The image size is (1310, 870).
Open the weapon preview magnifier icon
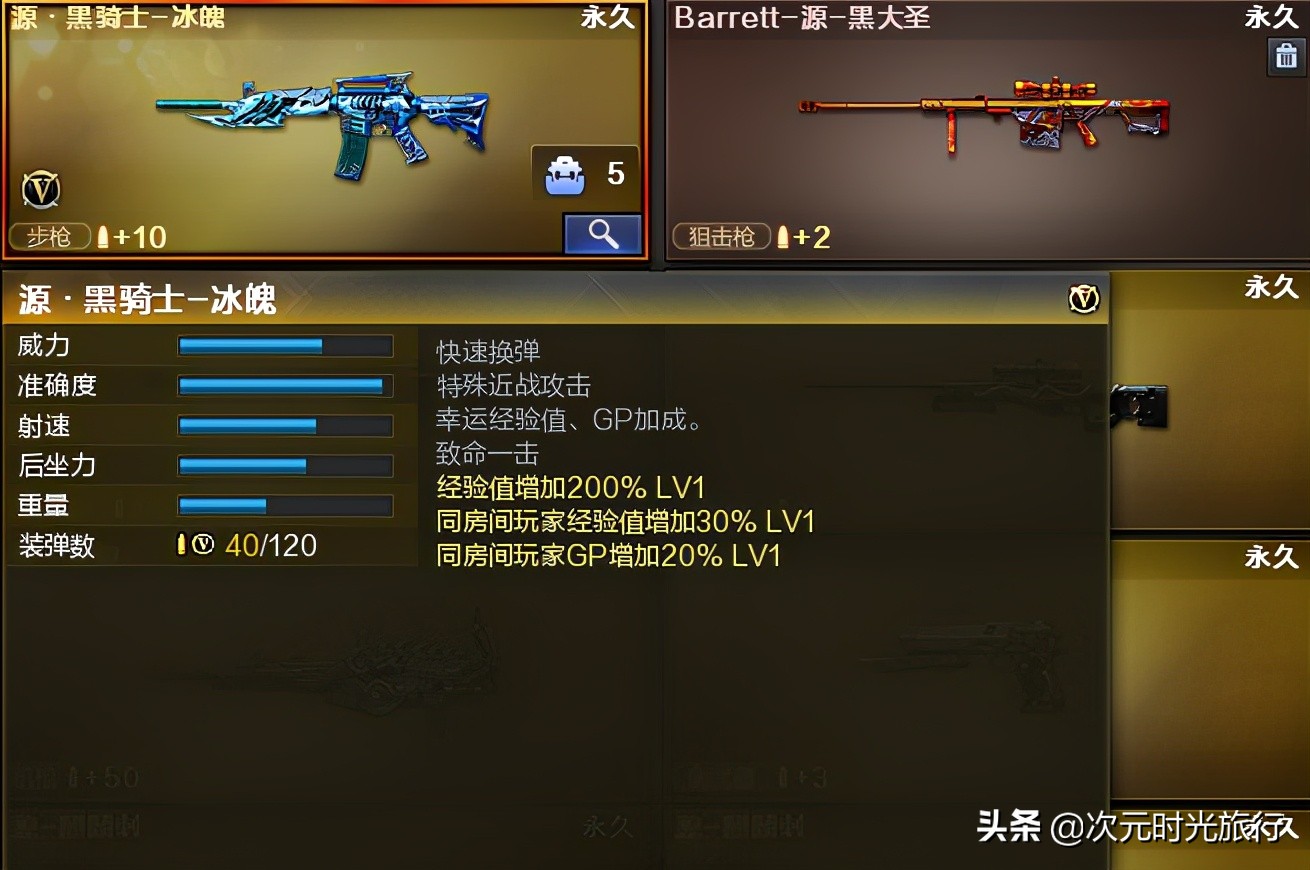602,233
